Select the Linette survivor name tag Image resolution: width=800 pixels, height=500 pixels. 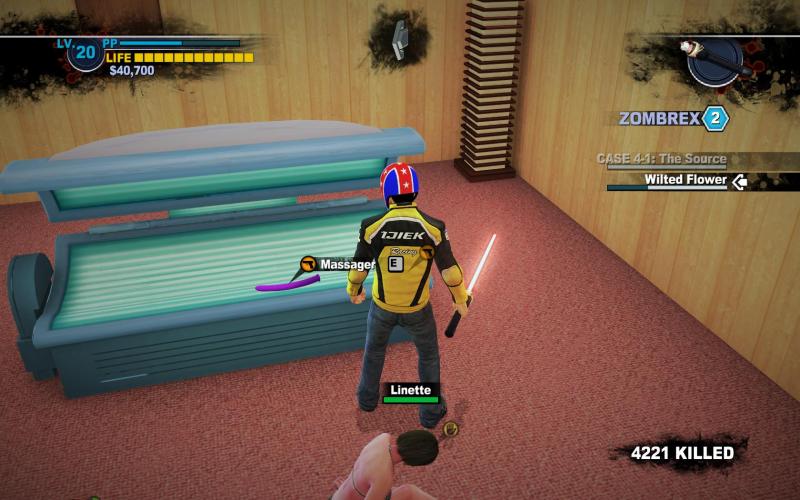tap(410, 390)
